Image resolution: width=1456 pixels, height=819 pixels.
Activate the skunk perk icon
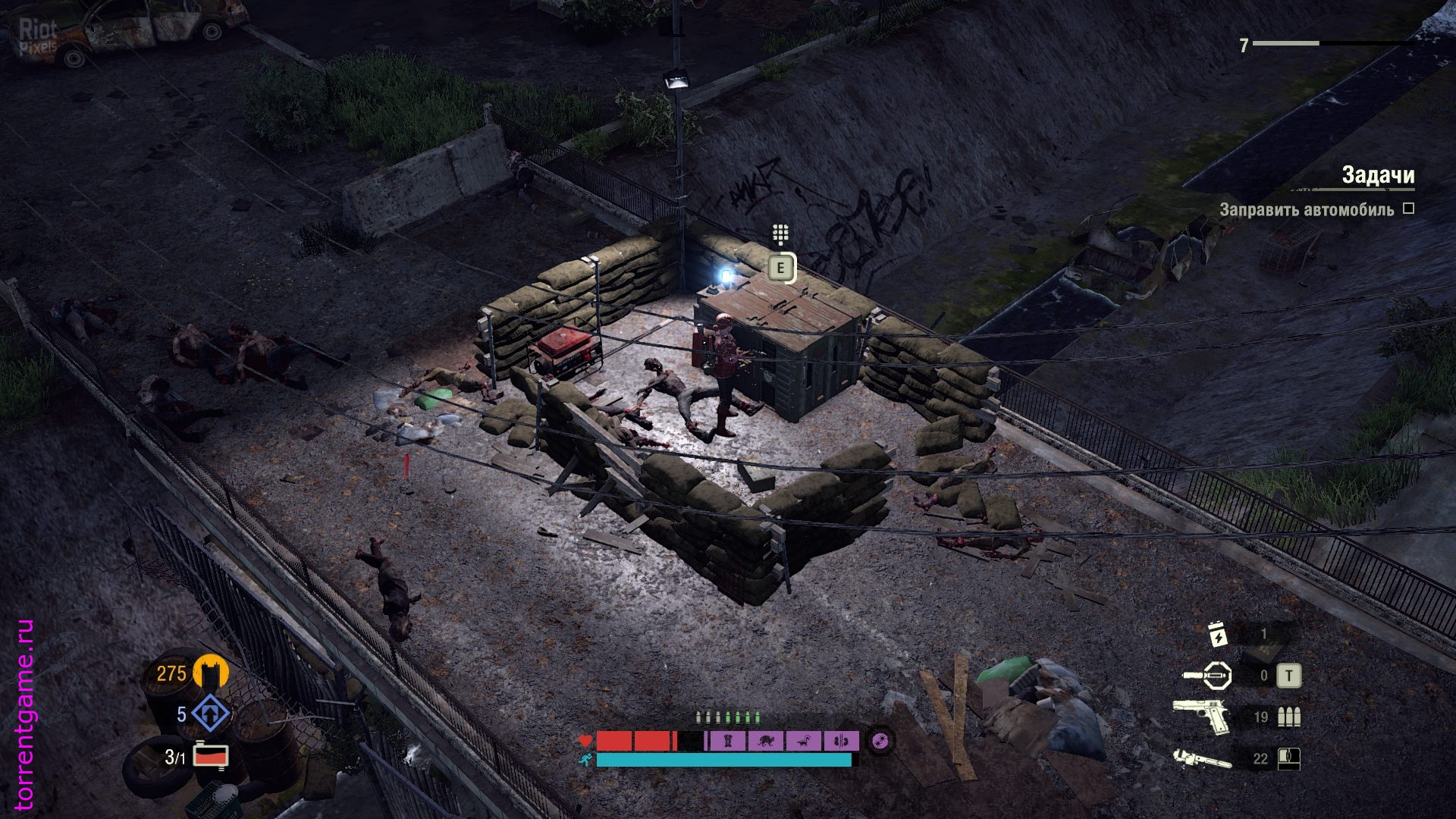click(803, 741)
